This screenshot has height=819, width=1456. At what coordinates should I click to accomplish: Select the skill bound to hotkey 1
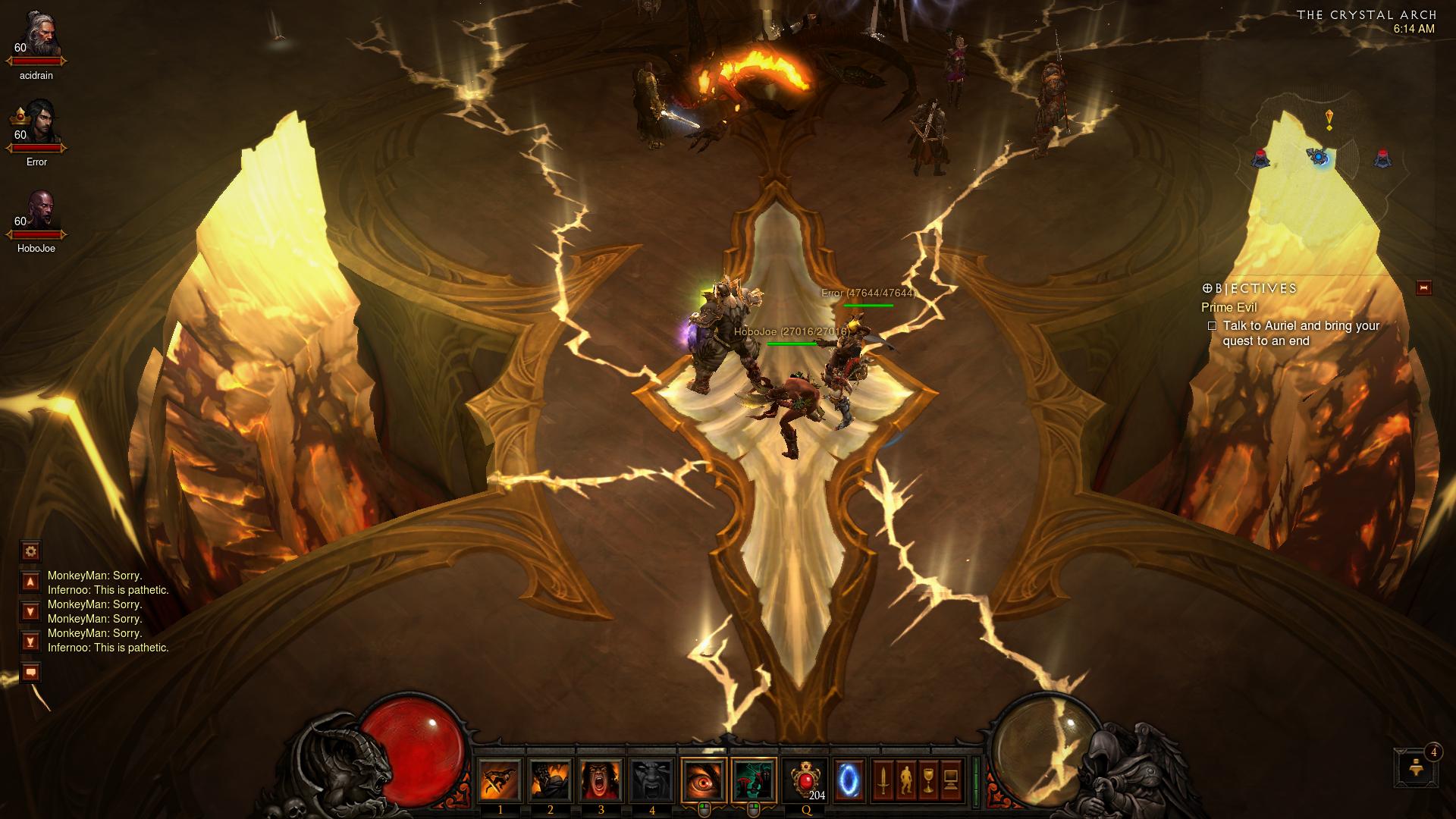tap(500, 780)
